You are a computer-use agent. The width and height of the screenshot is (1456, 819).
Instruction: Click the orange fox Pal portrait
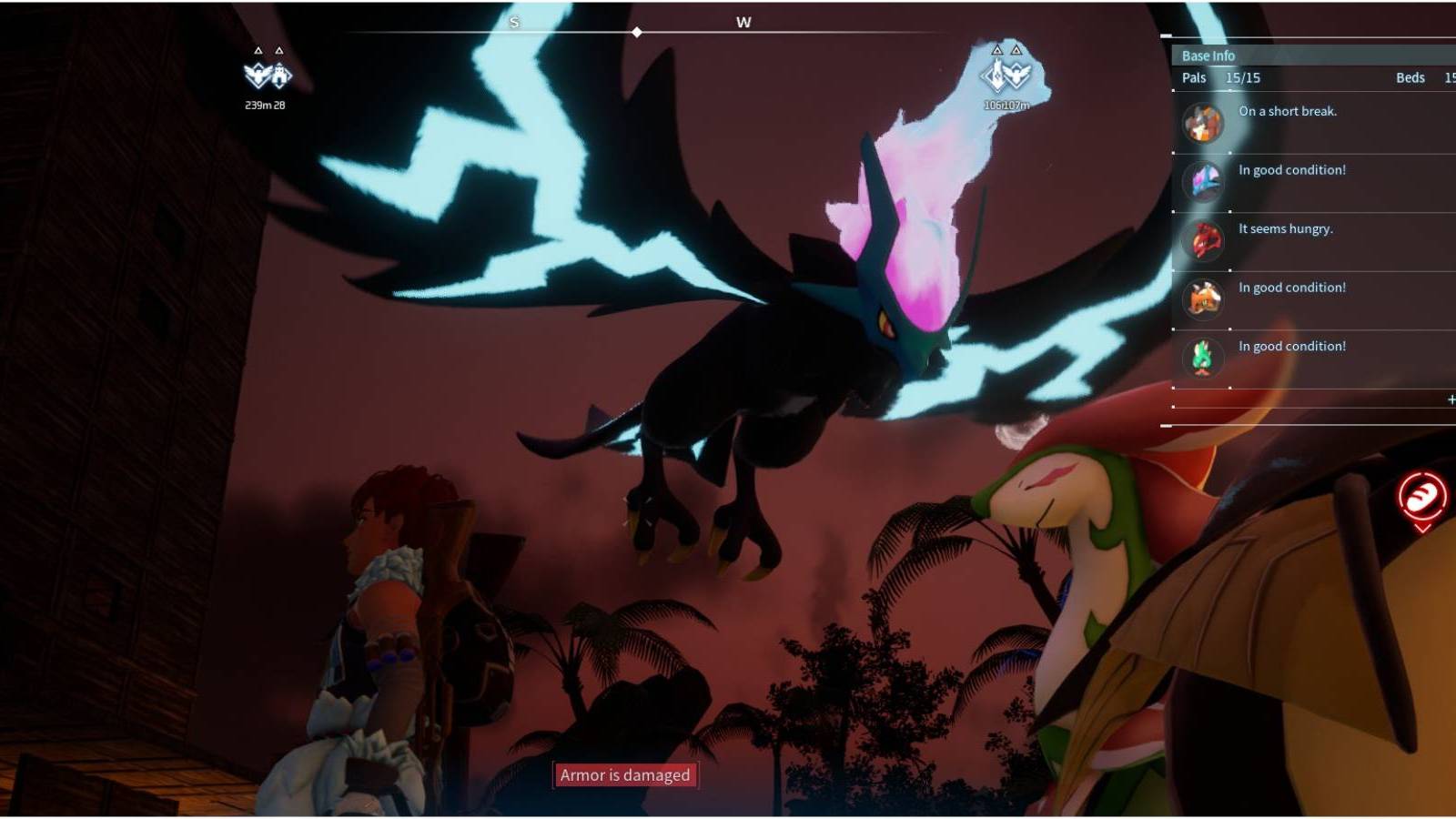click(x=1202, y=297)
